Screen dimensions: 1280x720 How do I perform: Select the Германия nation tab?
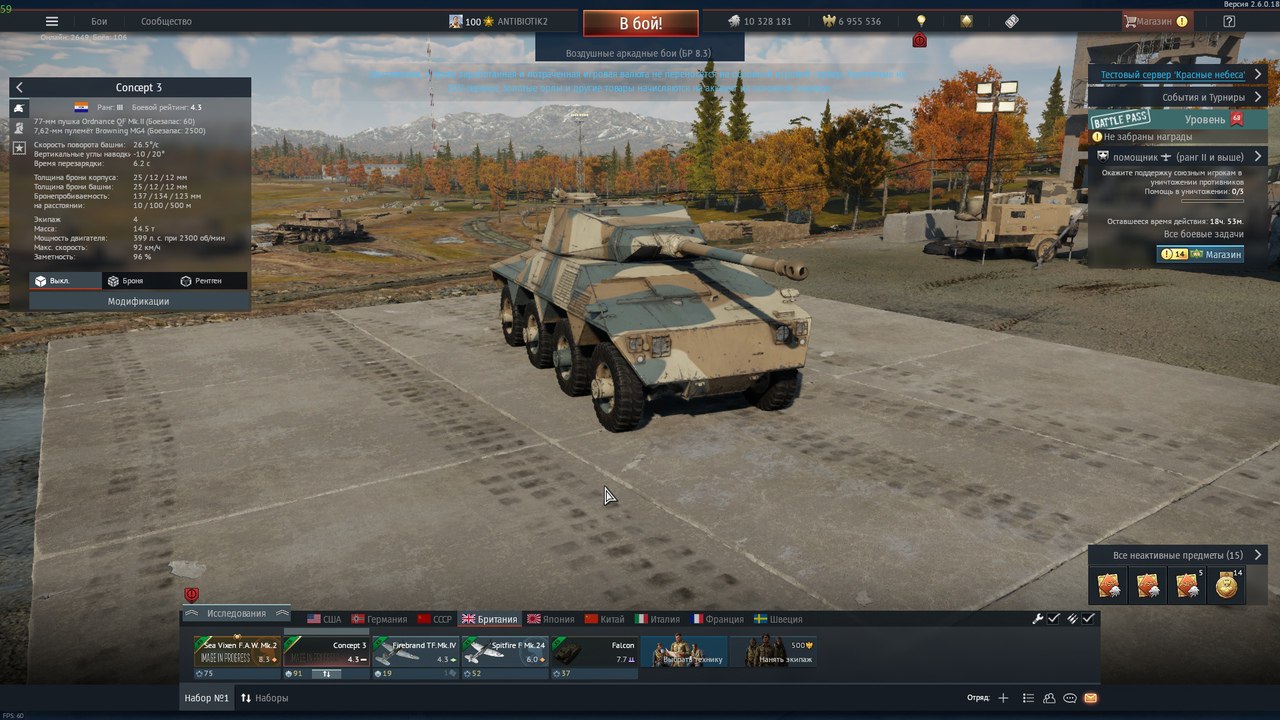(x=379, y=619)
